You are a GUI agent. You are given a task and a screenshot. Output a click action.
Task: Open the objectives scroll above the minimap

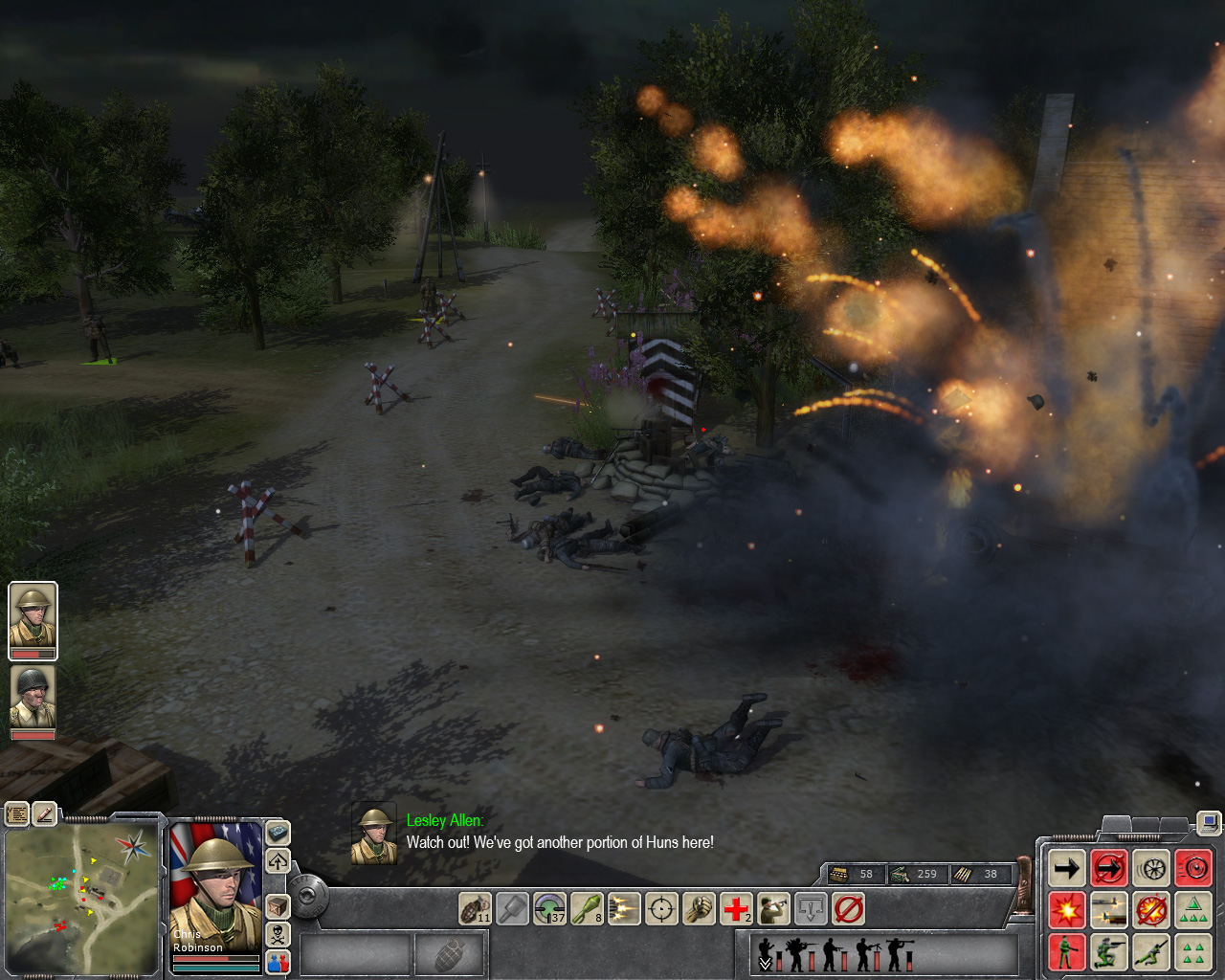(17, 814)
